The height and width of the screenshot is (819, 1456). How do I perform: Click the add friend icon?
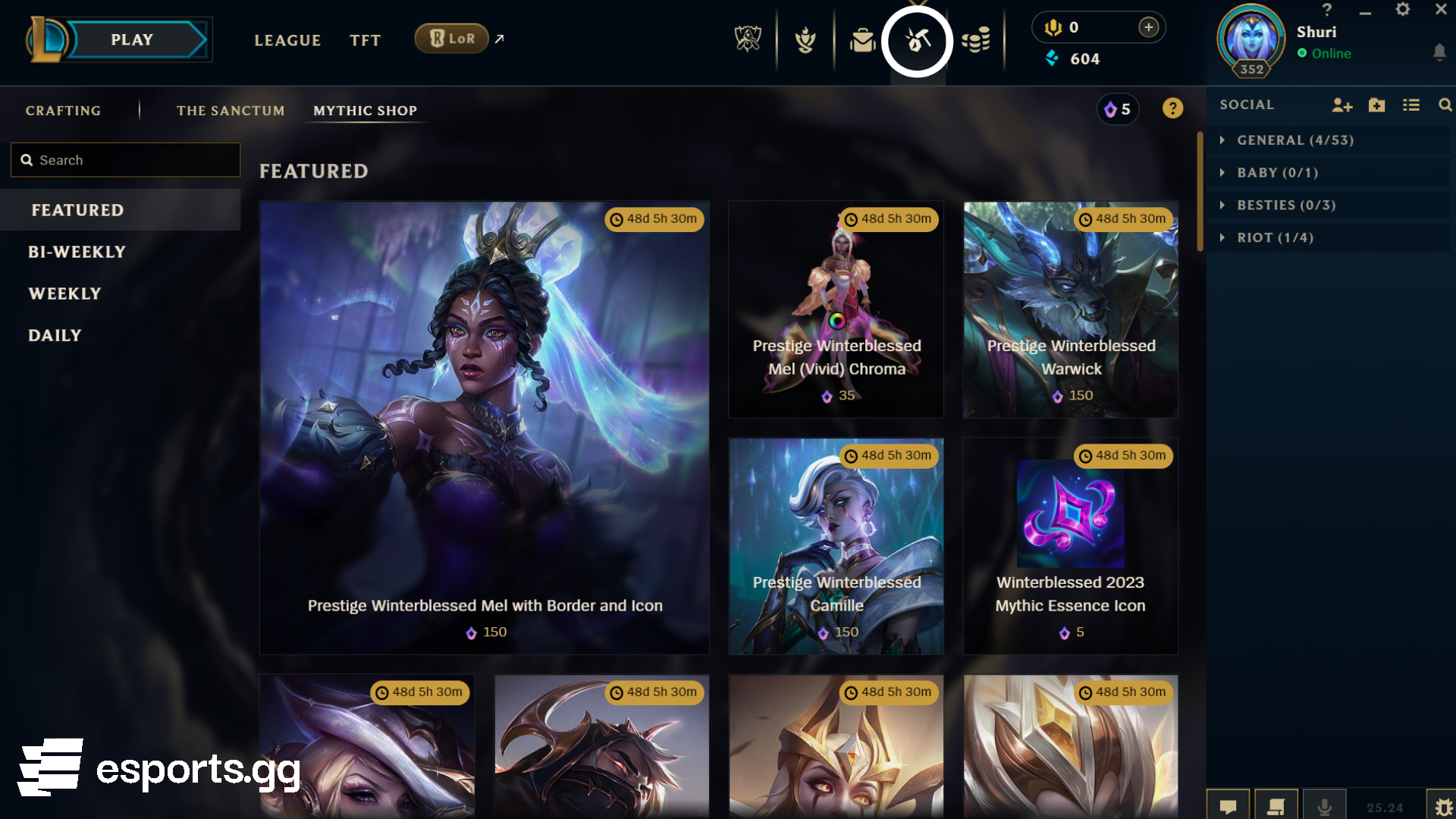[1341, 105]
